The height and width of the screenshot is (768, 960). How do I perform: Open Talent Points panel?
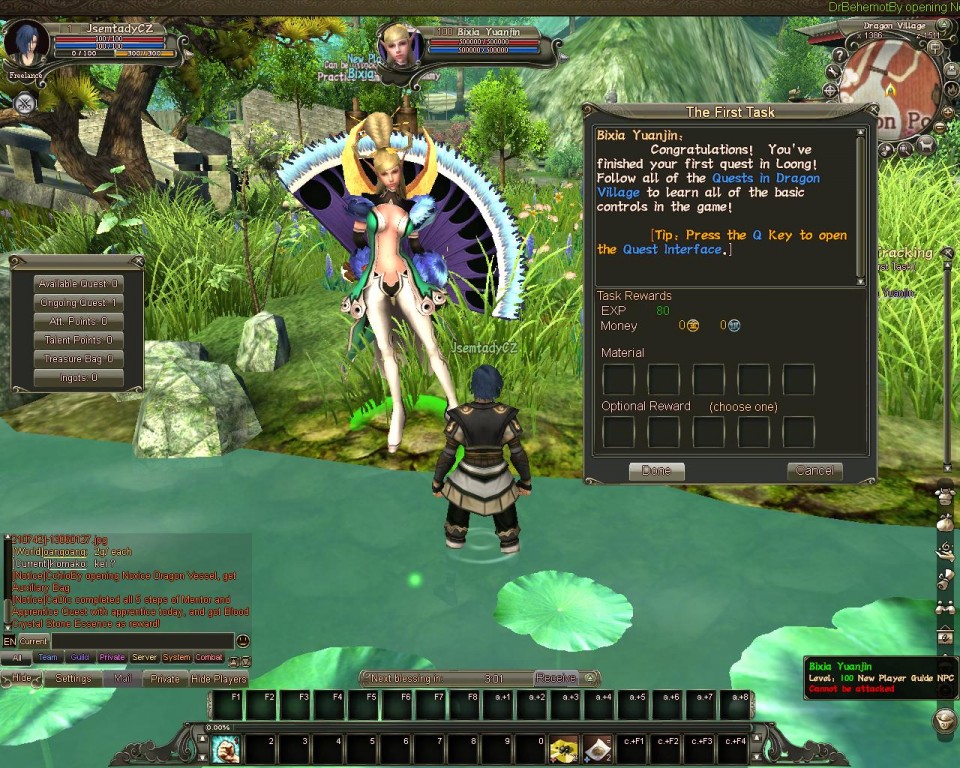click(x=78, y=341)
